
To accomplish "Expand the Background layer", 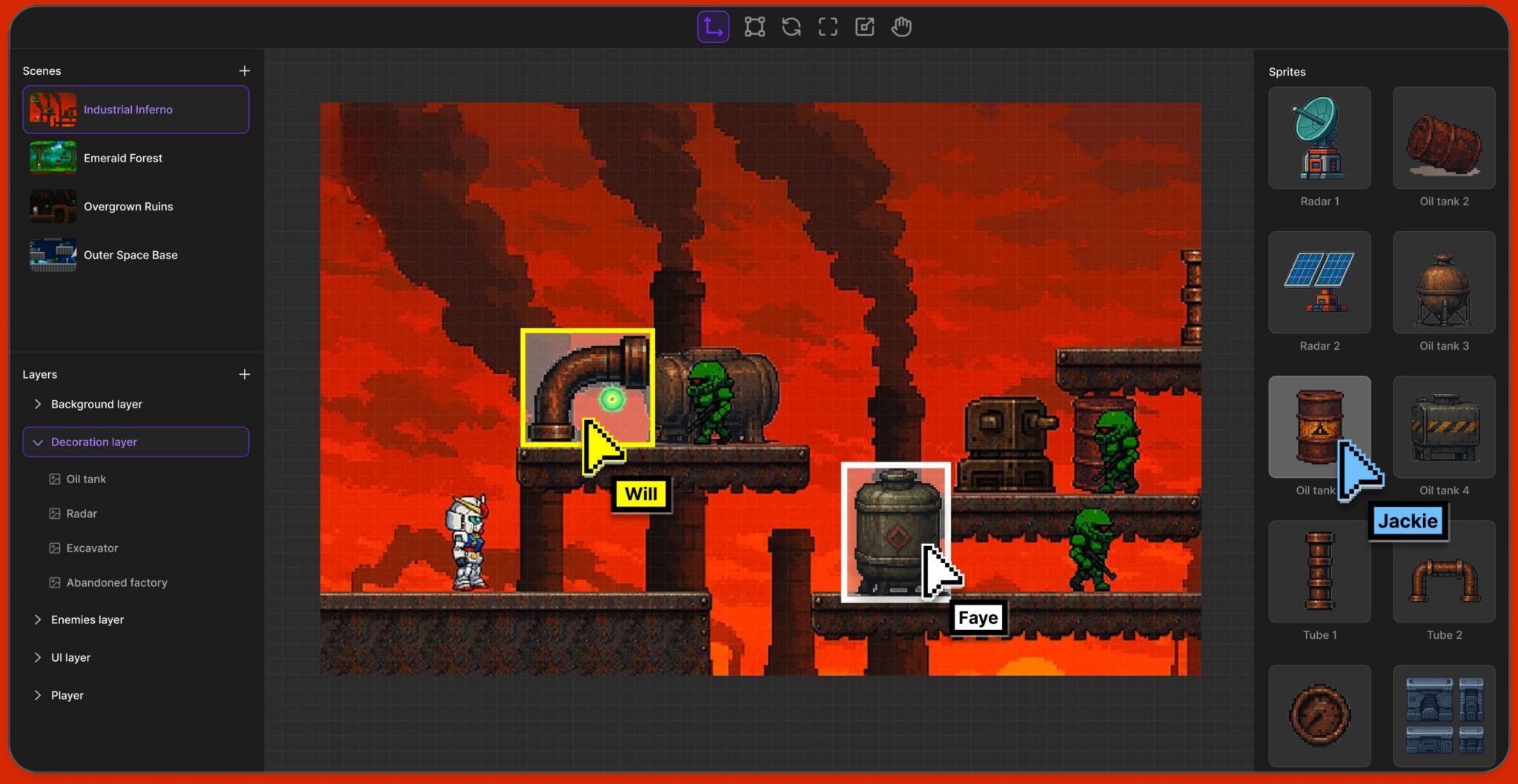I will [x=38, y=404].
